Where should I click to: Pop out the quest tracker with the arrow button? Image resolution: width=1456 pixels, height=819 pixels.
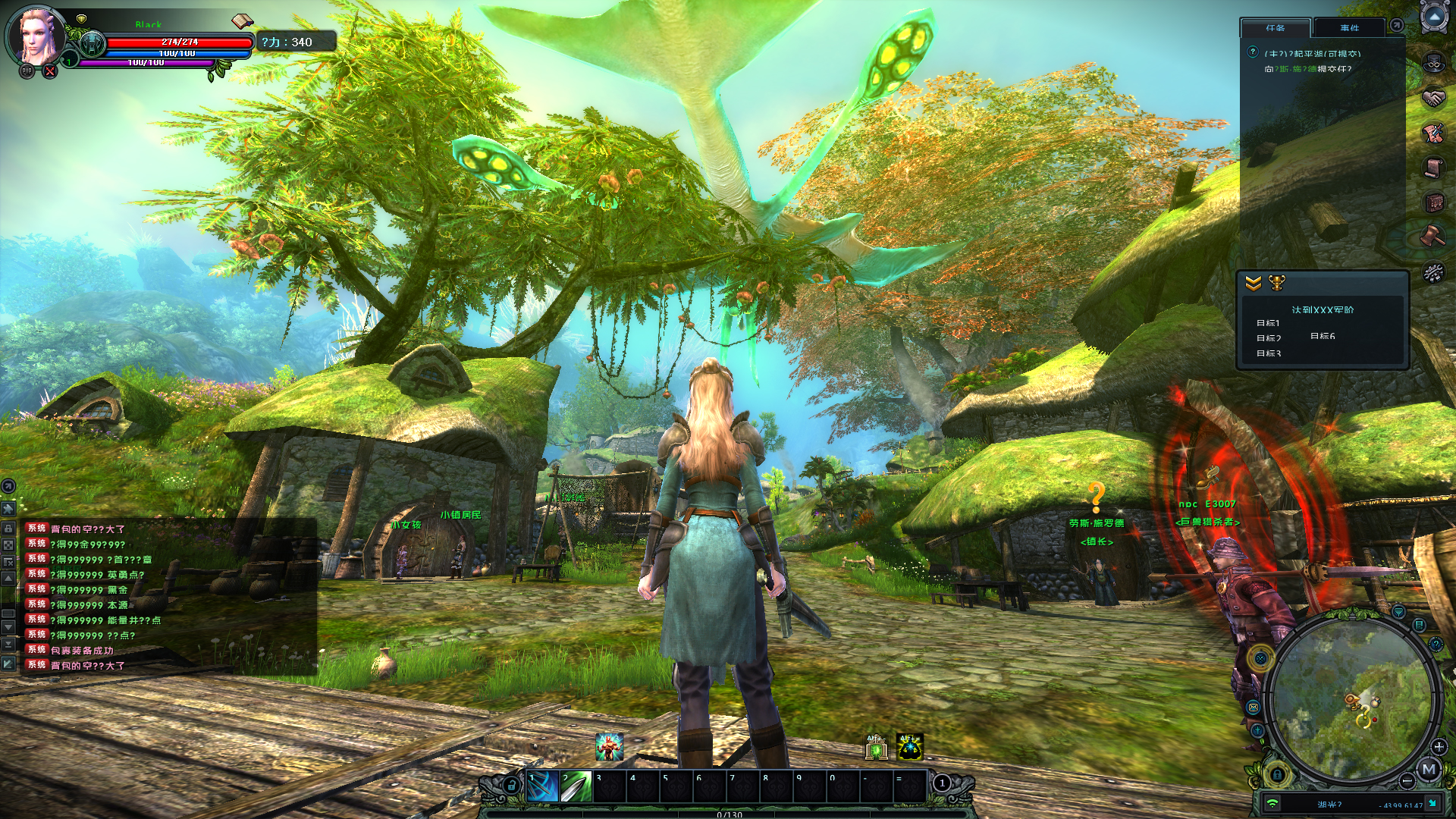click(x=1396, y=26)
